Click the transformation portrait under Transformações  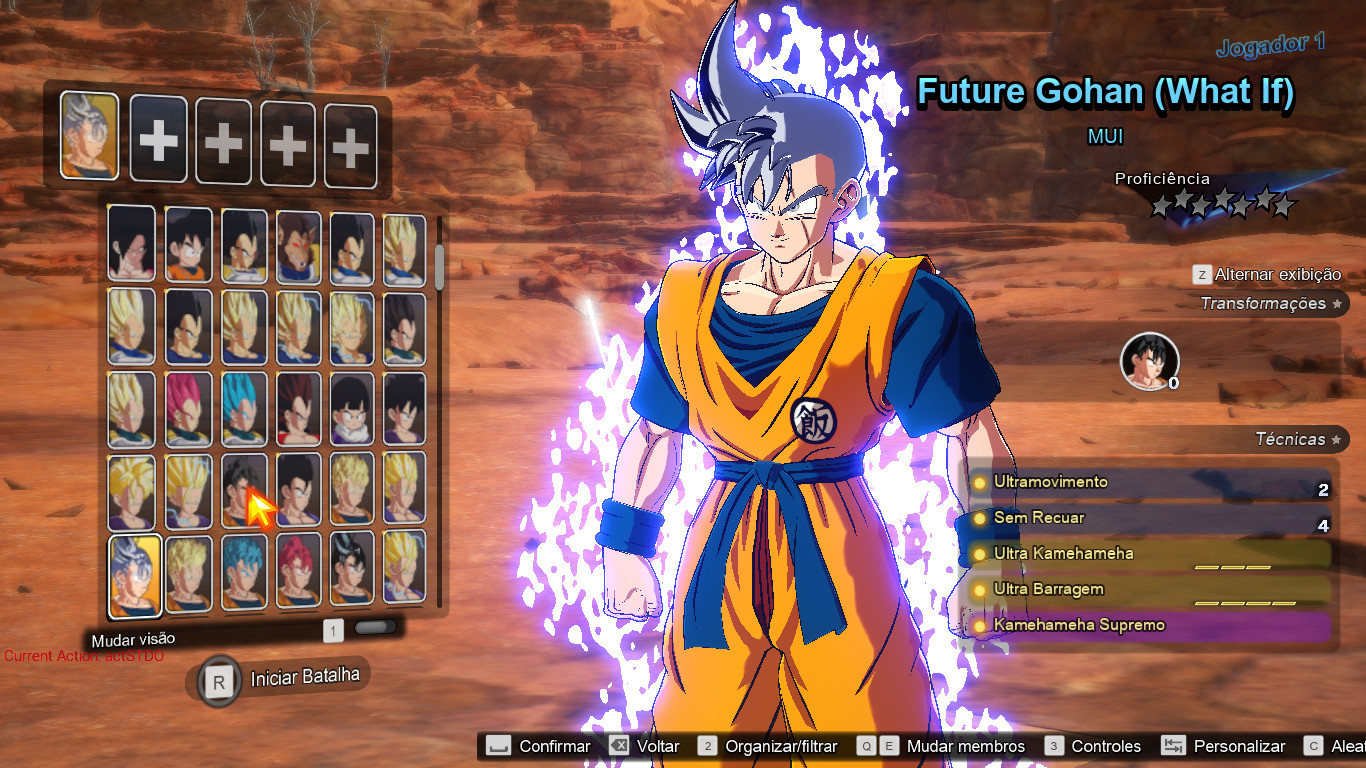(1148, 361)
